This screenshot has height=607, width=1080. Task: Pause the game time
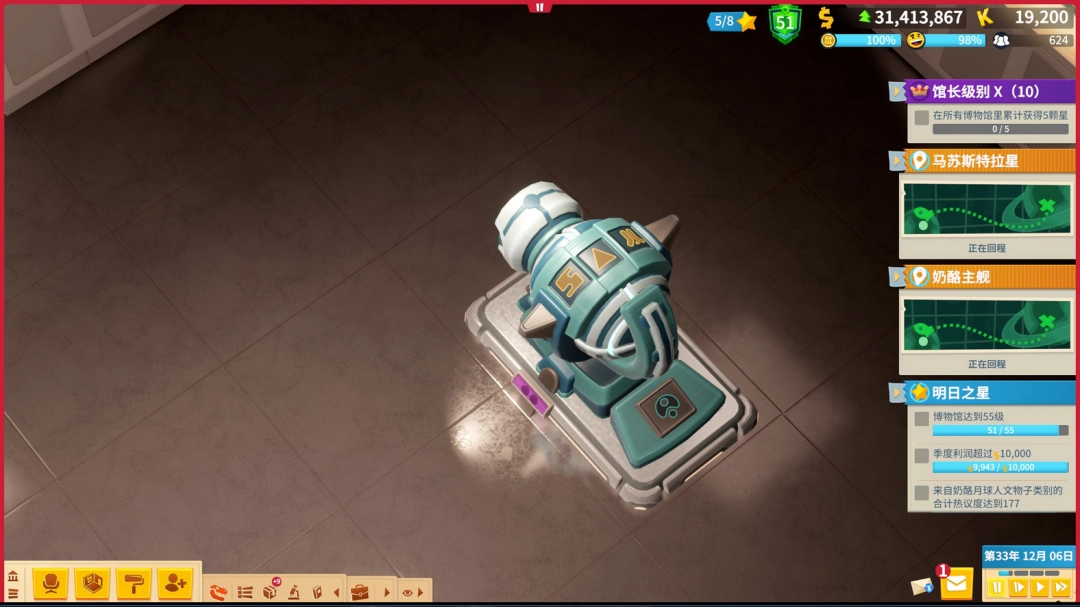(997, 588)
